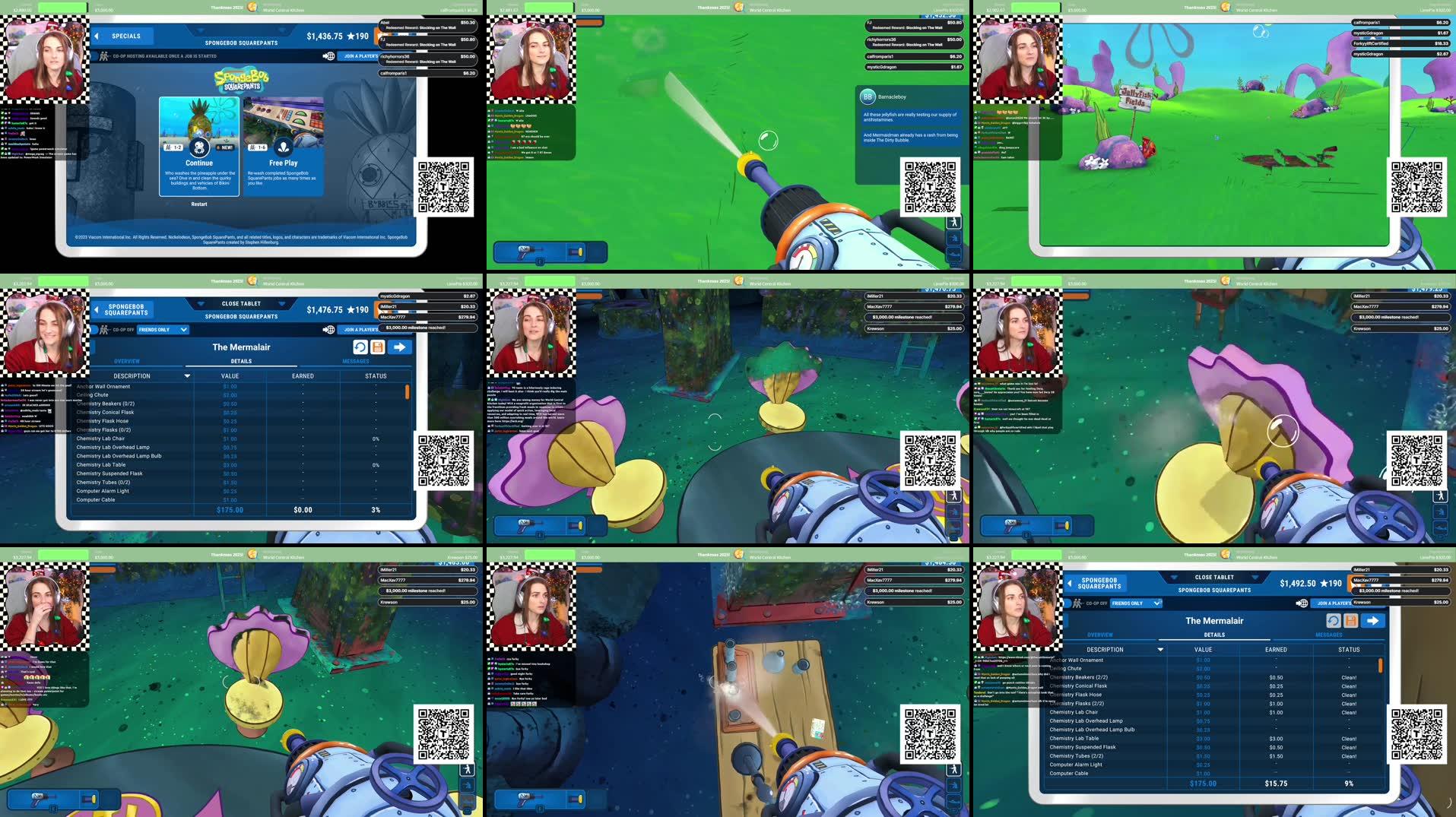Open the FRIENDS ONLY dropdown
The height and width of the screenshot is (817, 1456).
tap(162, 329)
